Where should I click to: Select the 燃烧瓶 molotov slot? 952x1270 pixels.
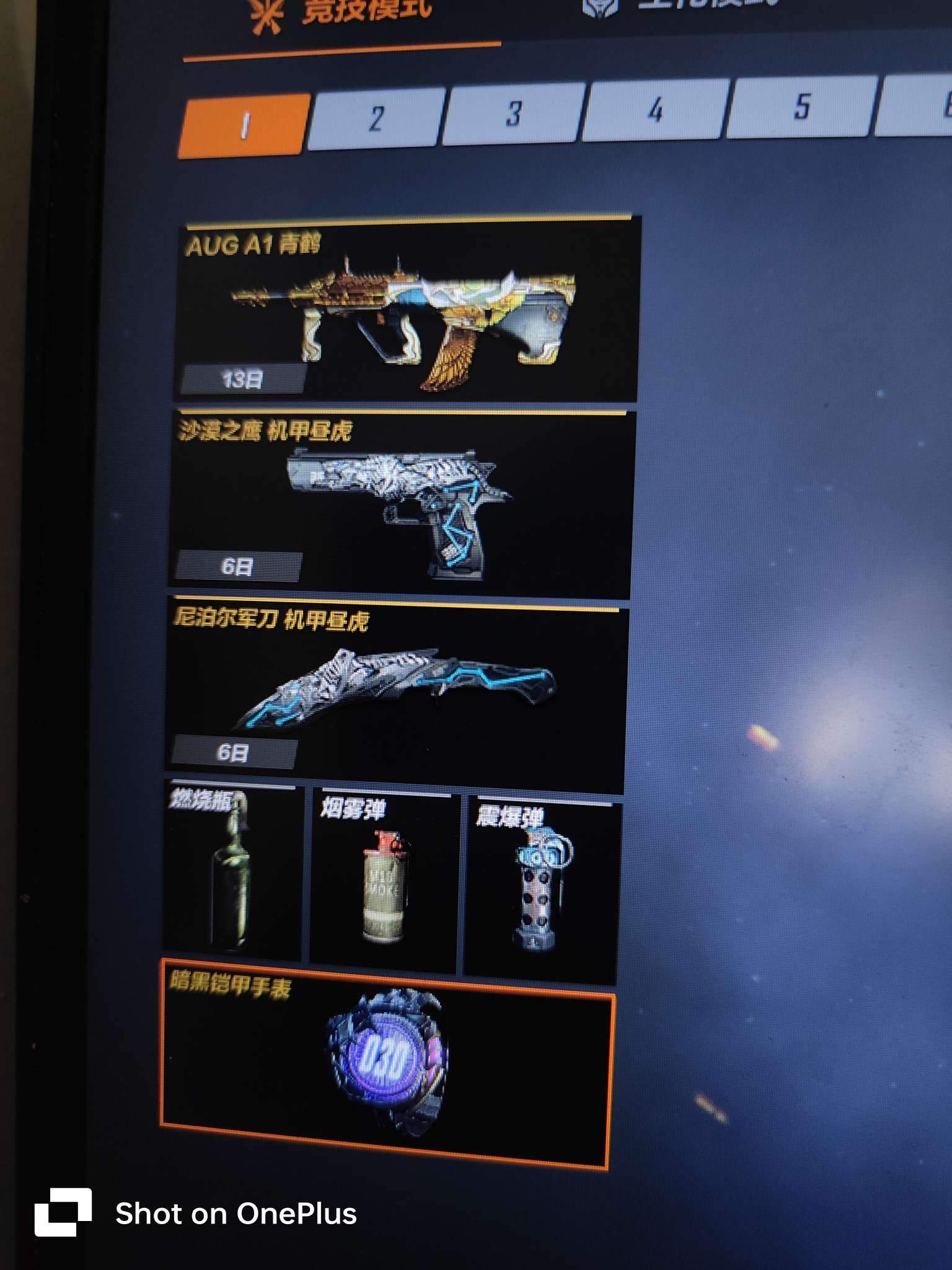click(232, 871)
